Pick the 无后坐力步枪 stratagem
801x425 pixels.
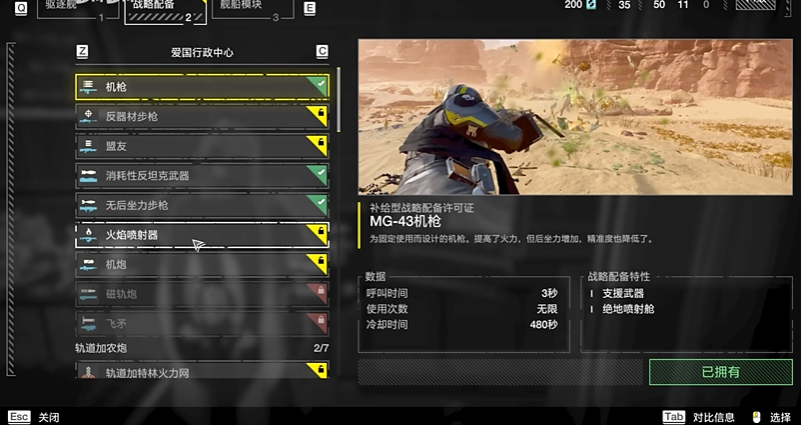coord(200,205)
